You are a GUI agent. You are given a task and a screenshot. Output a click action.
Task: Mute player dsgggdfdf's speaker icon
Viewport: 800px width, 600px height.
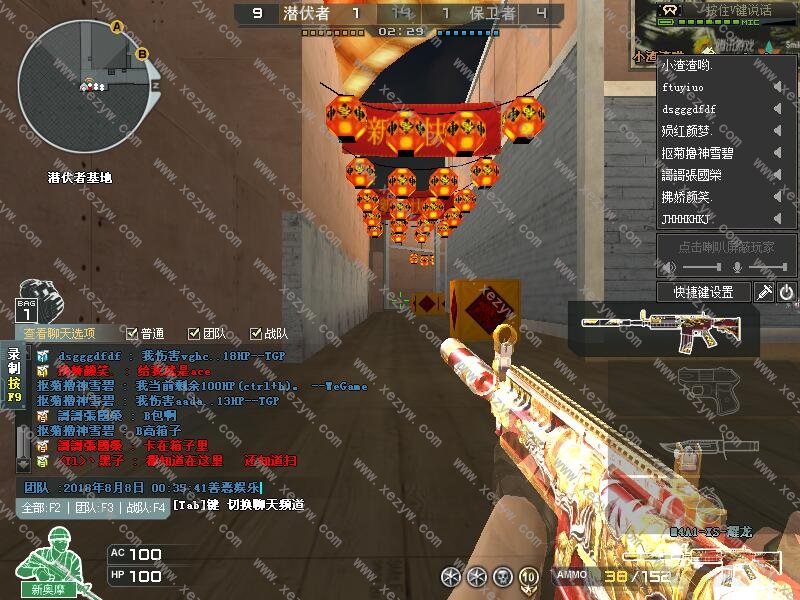(777, 109)
